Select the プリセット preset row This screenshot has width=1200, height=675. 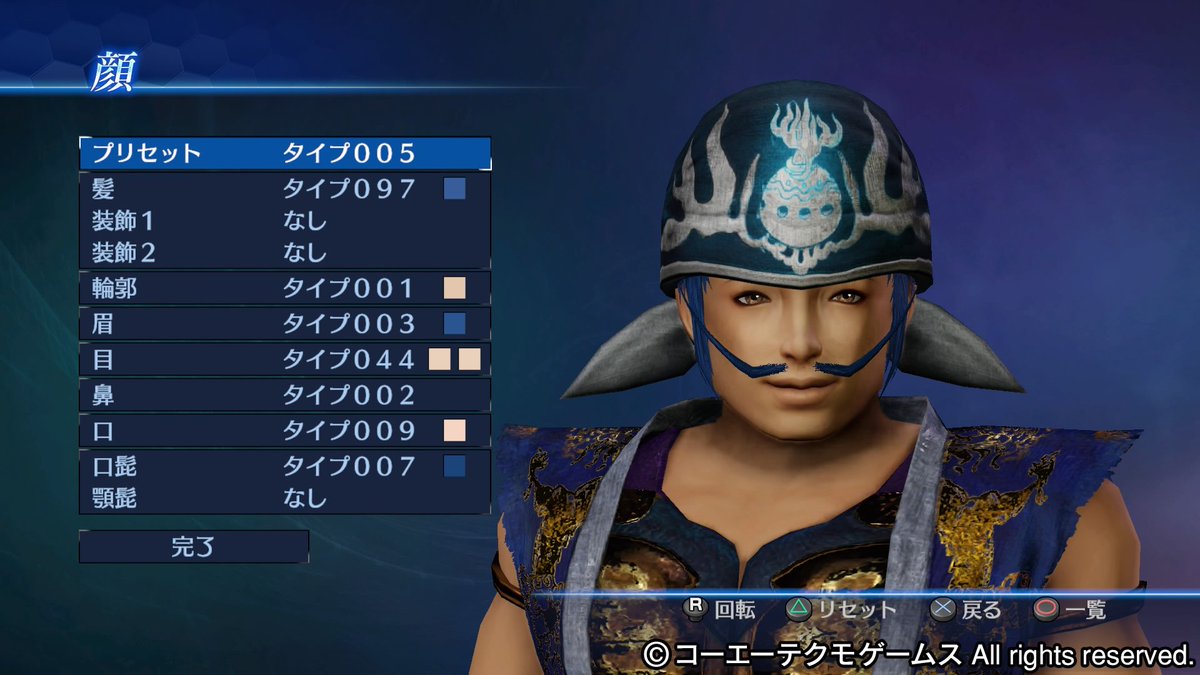(x=285, y=154)
